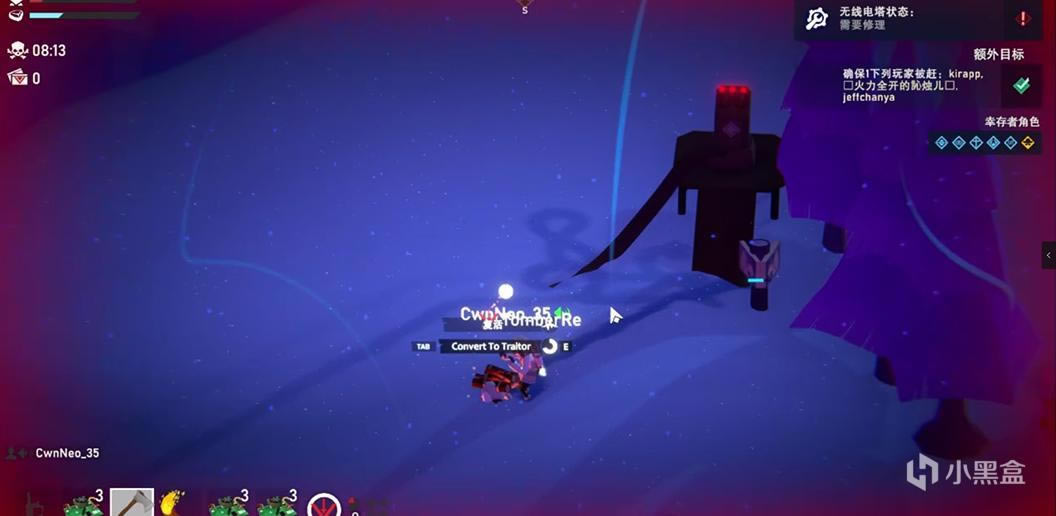Click the CwnNeo_35 player name entry
The width and height of the screenshot is (1056, 516).
[66, 454]
